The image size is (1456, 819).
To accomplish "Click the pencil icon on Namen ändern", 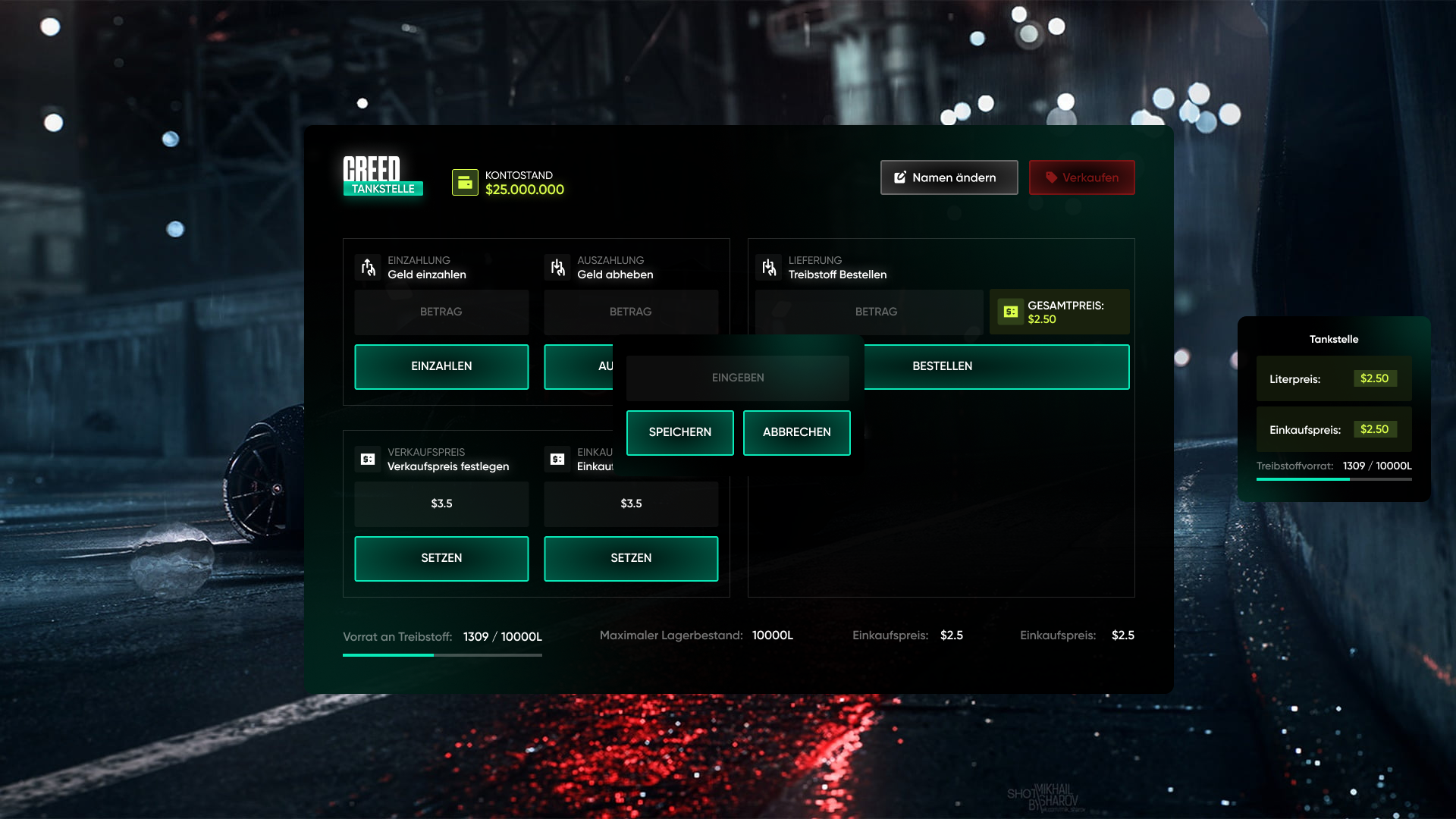I will pos(899,177).
